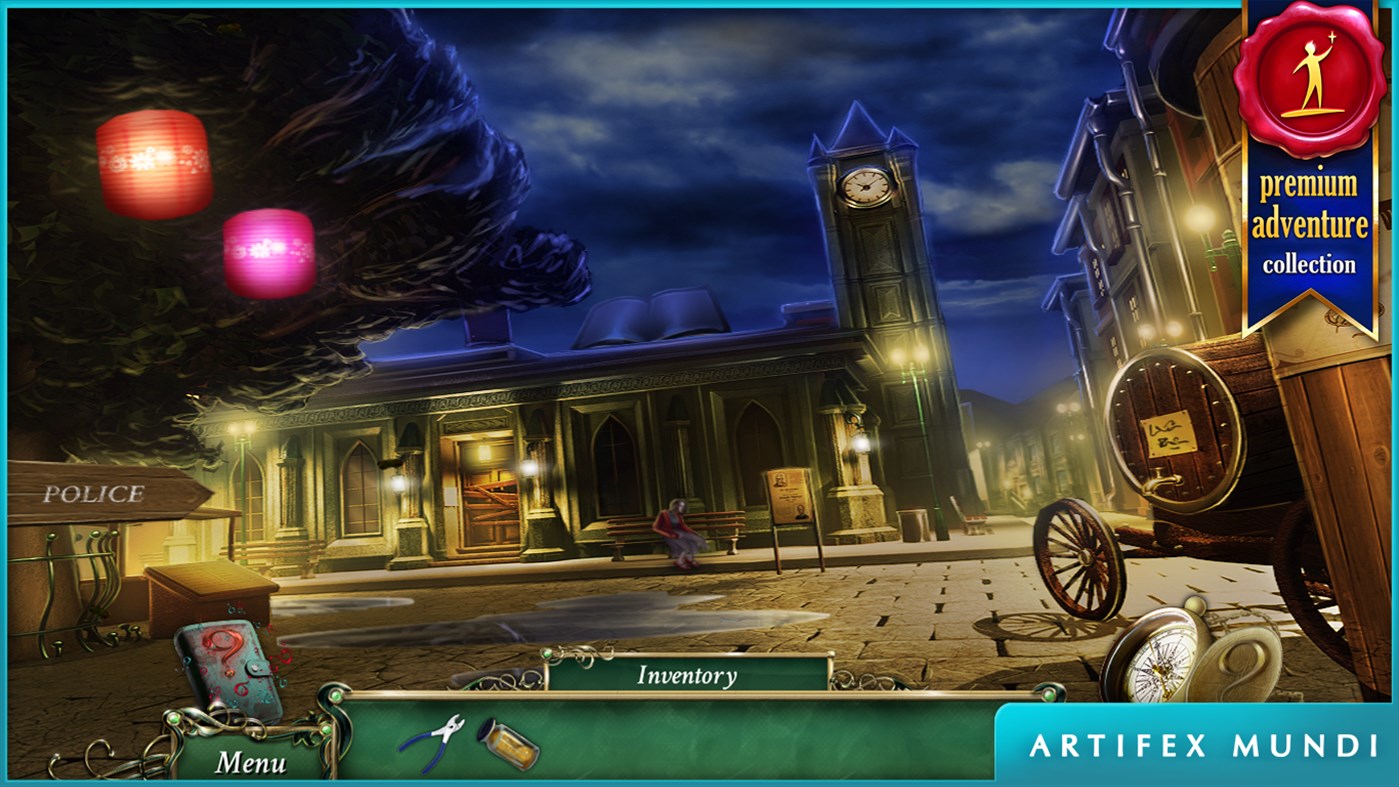This screenshot has width=1399, height=787.
Task: Select the POLICE sign
Action: point(97,491)
